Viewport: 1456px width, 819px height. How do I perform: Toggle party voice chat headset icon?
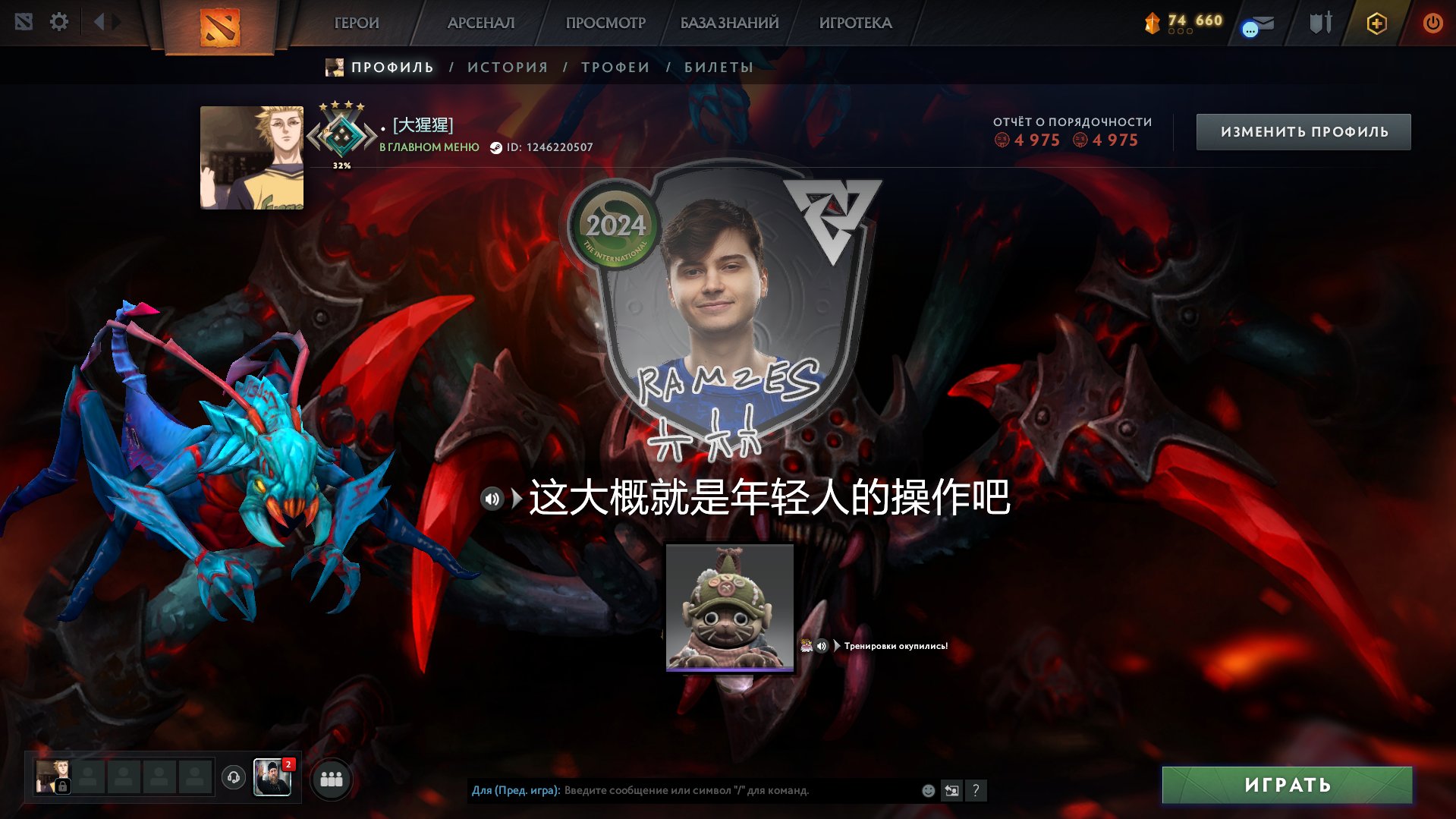click(234, 777)
